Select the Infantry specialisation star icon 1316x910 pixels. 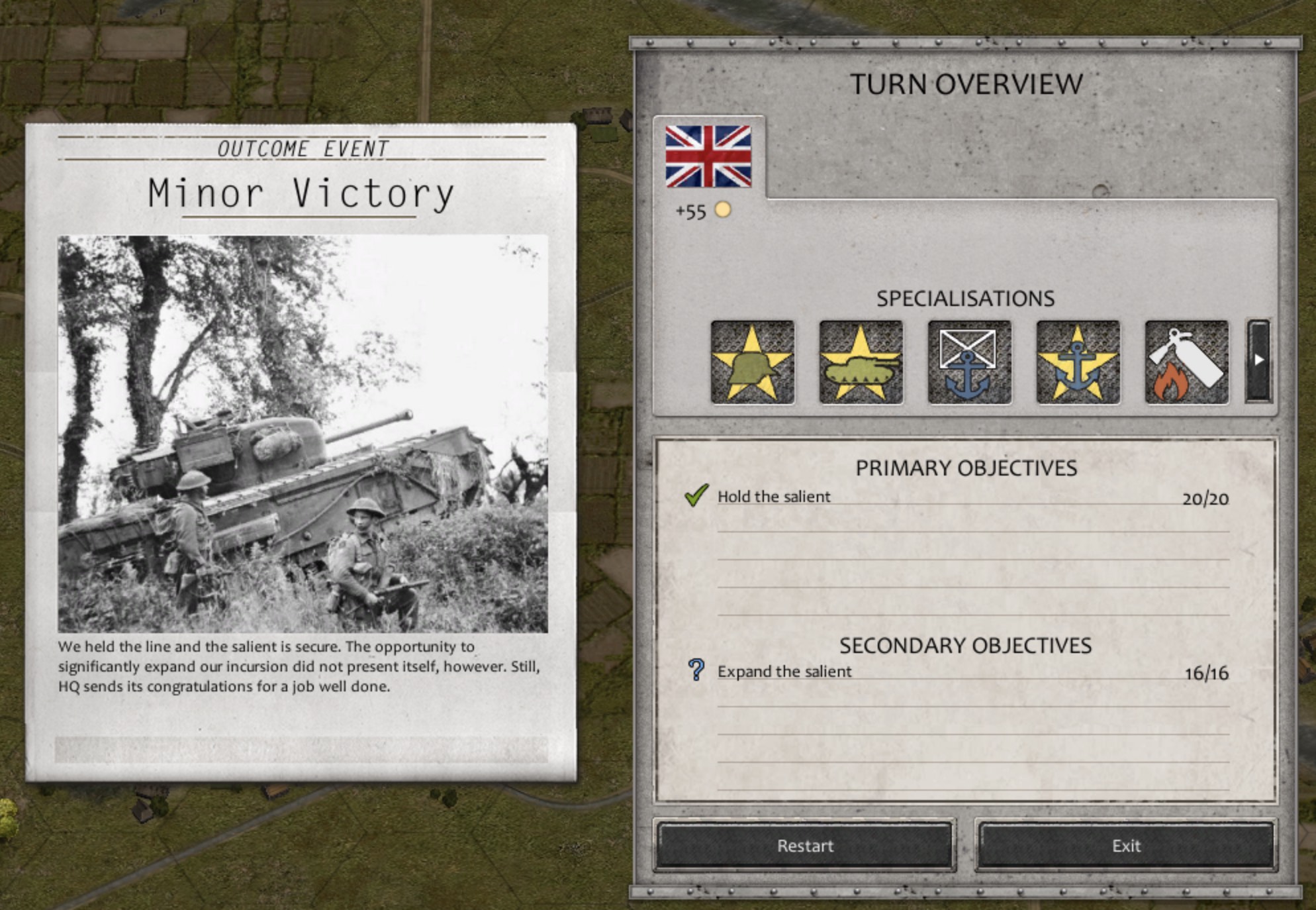point(753,363)
